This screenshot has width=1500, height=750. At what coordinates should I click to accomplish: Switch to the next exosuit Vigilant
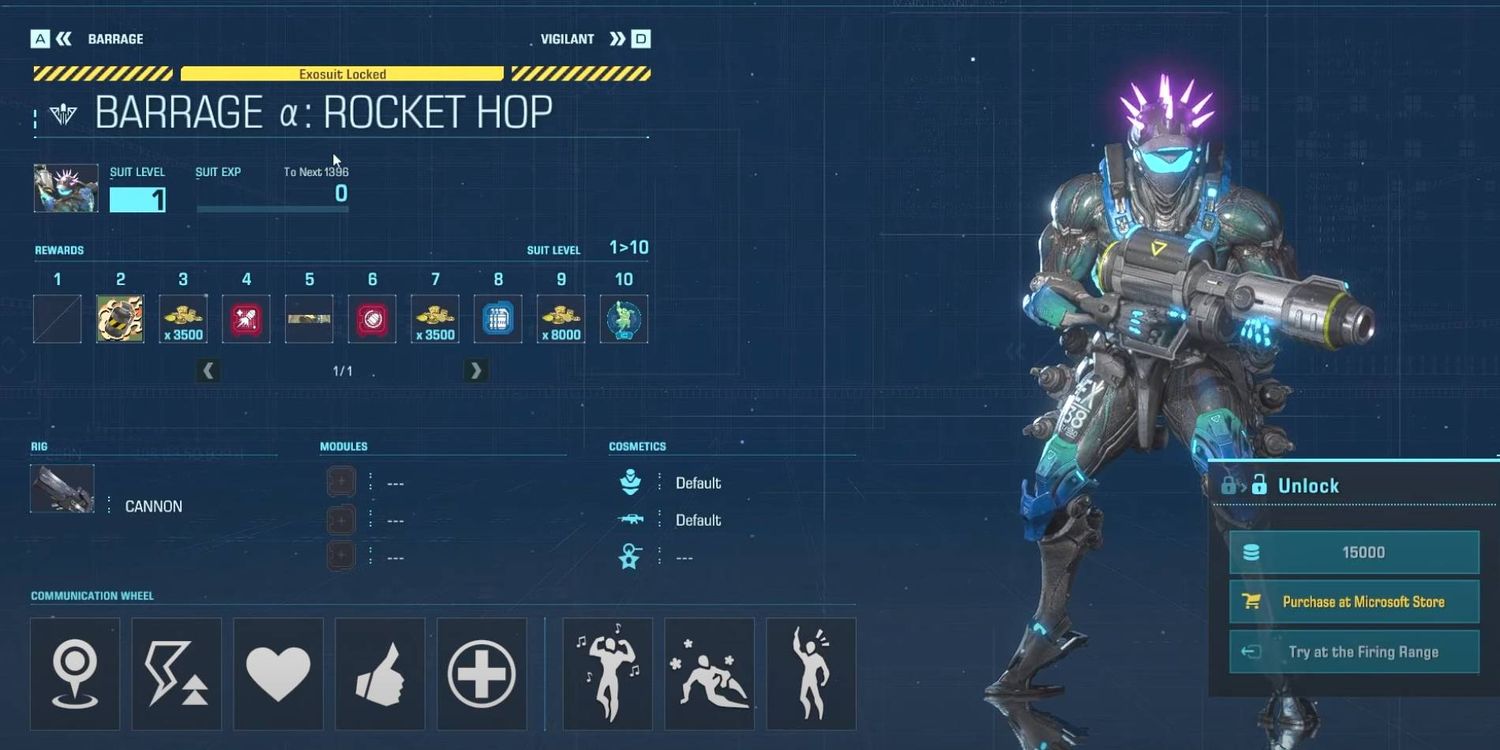(618, 39)
